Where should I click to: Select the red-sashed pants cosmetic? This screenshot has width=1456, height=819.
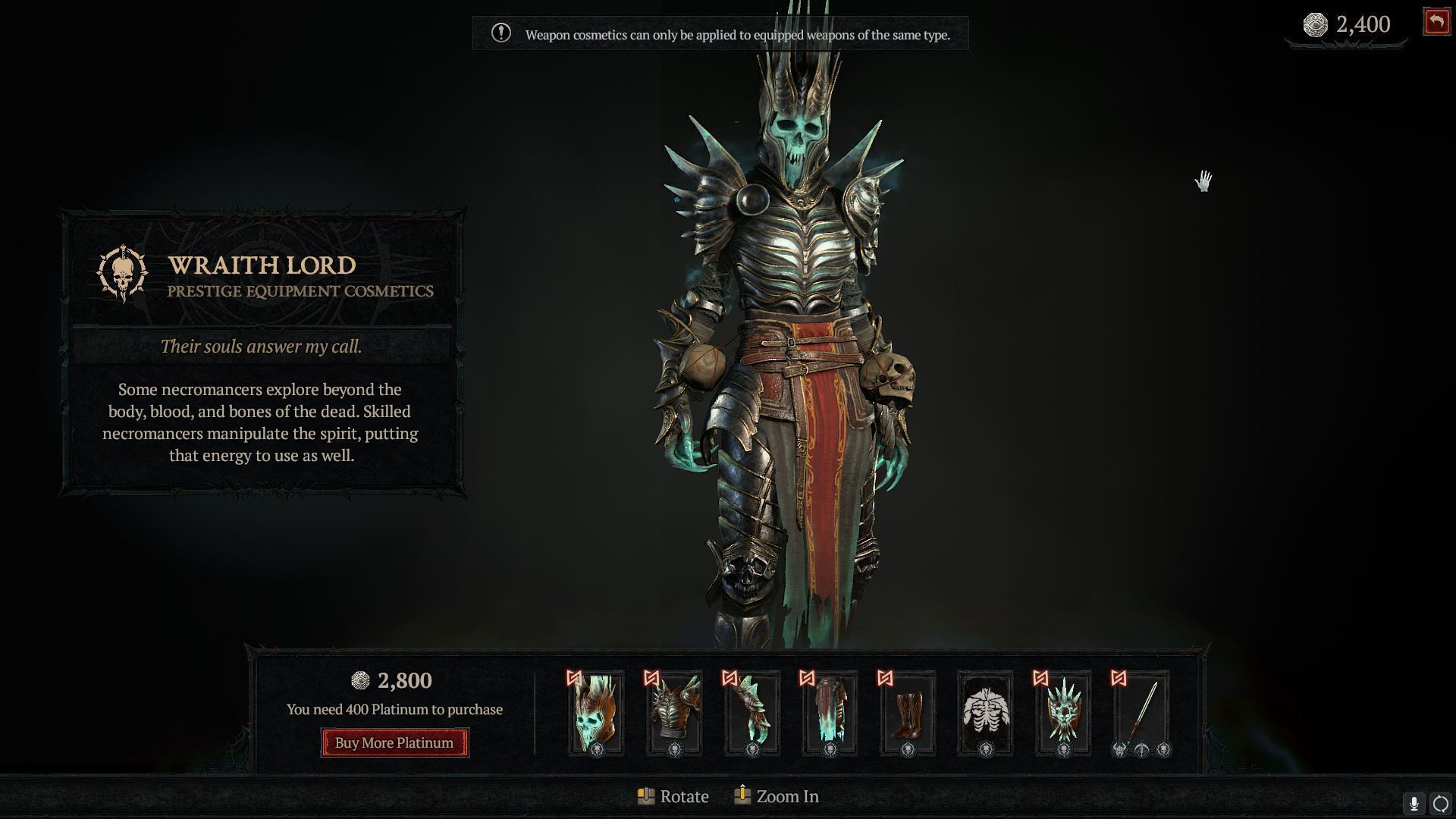pos(830,713)
